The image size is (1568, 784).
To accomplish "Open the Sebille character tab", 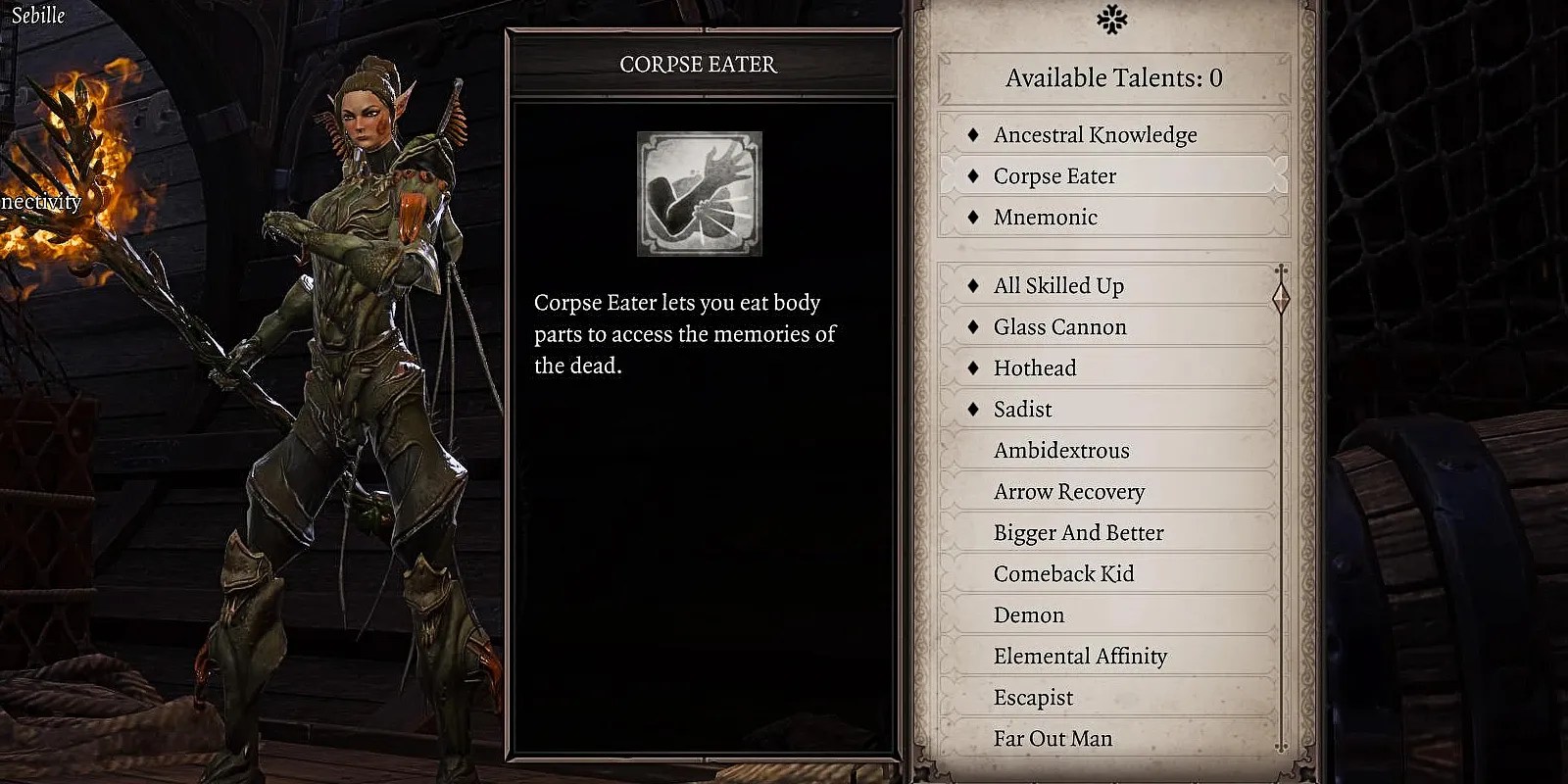I will [37, 16].
